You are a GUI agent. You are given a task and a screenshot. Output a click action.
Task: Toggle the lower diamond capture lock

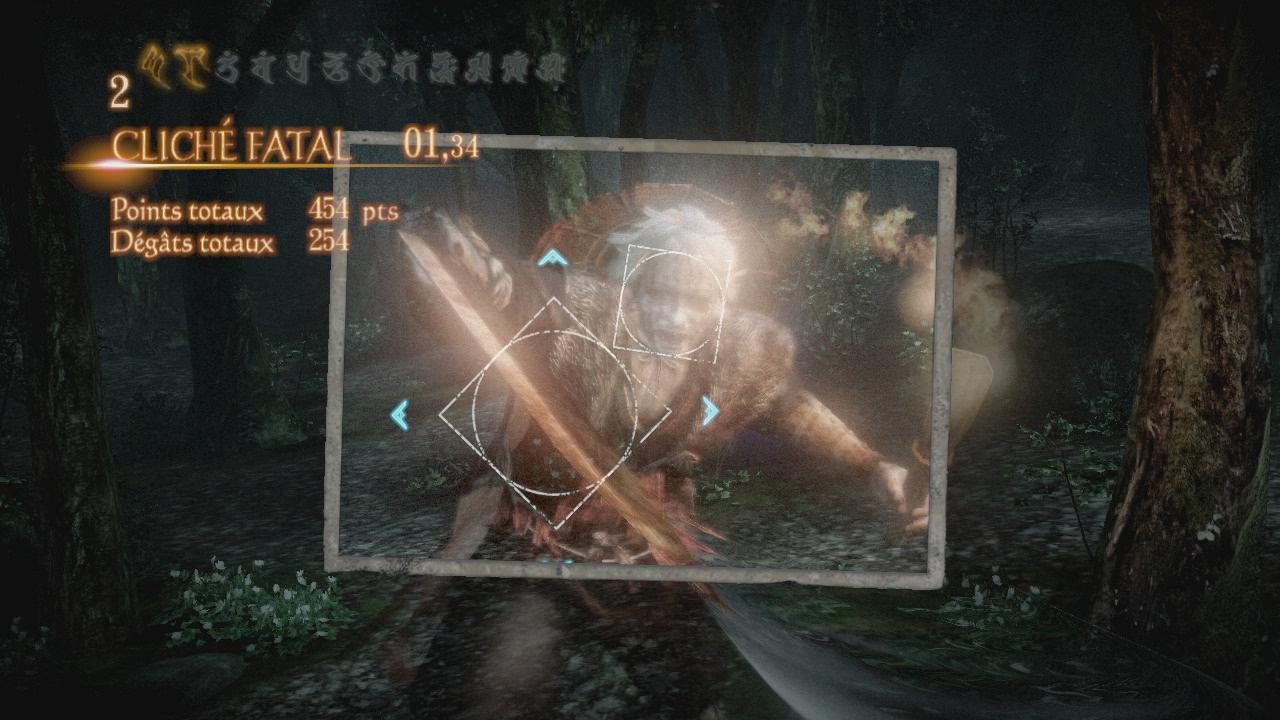555,410
